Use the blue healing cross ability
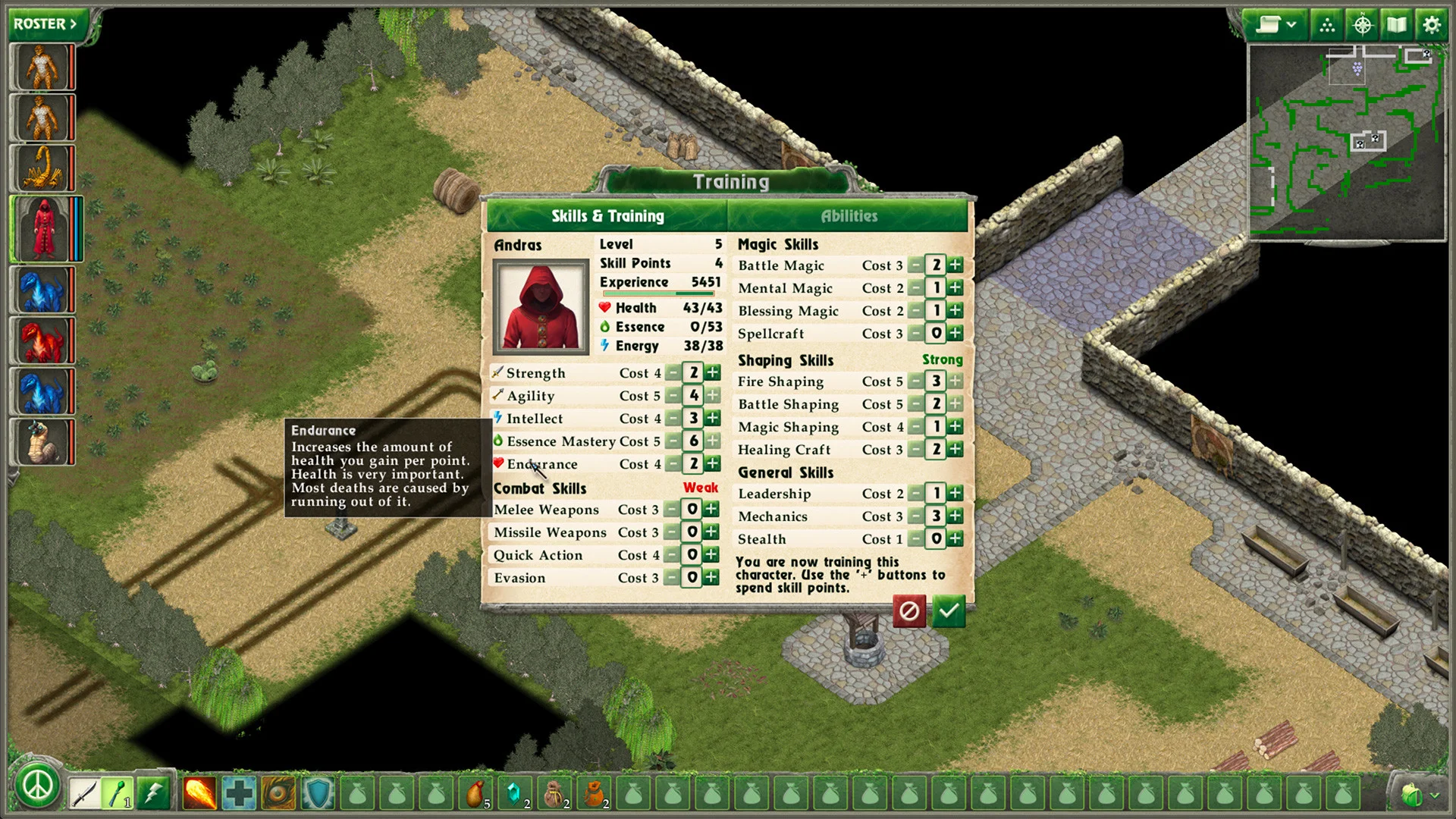The width and height of the screenshot is (1456, 819). click(239, 794)
